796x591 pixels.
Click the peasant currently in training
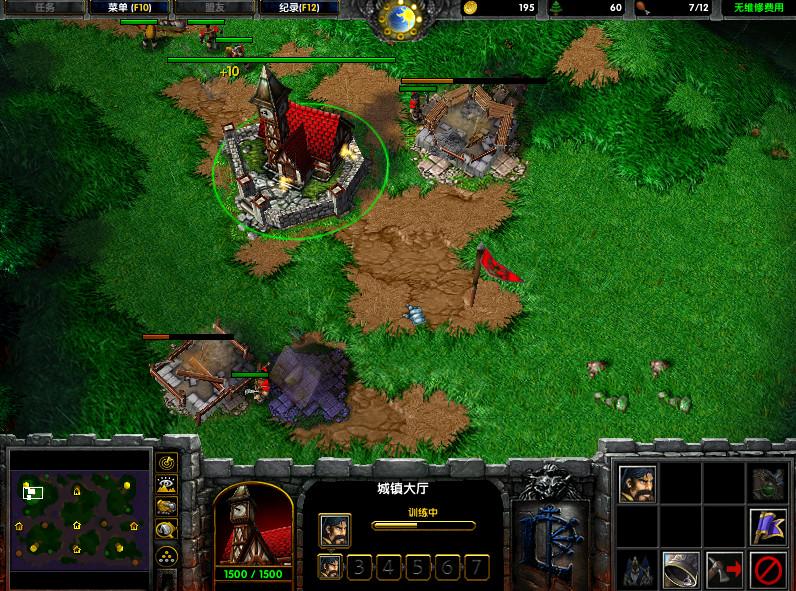[335, 529]
